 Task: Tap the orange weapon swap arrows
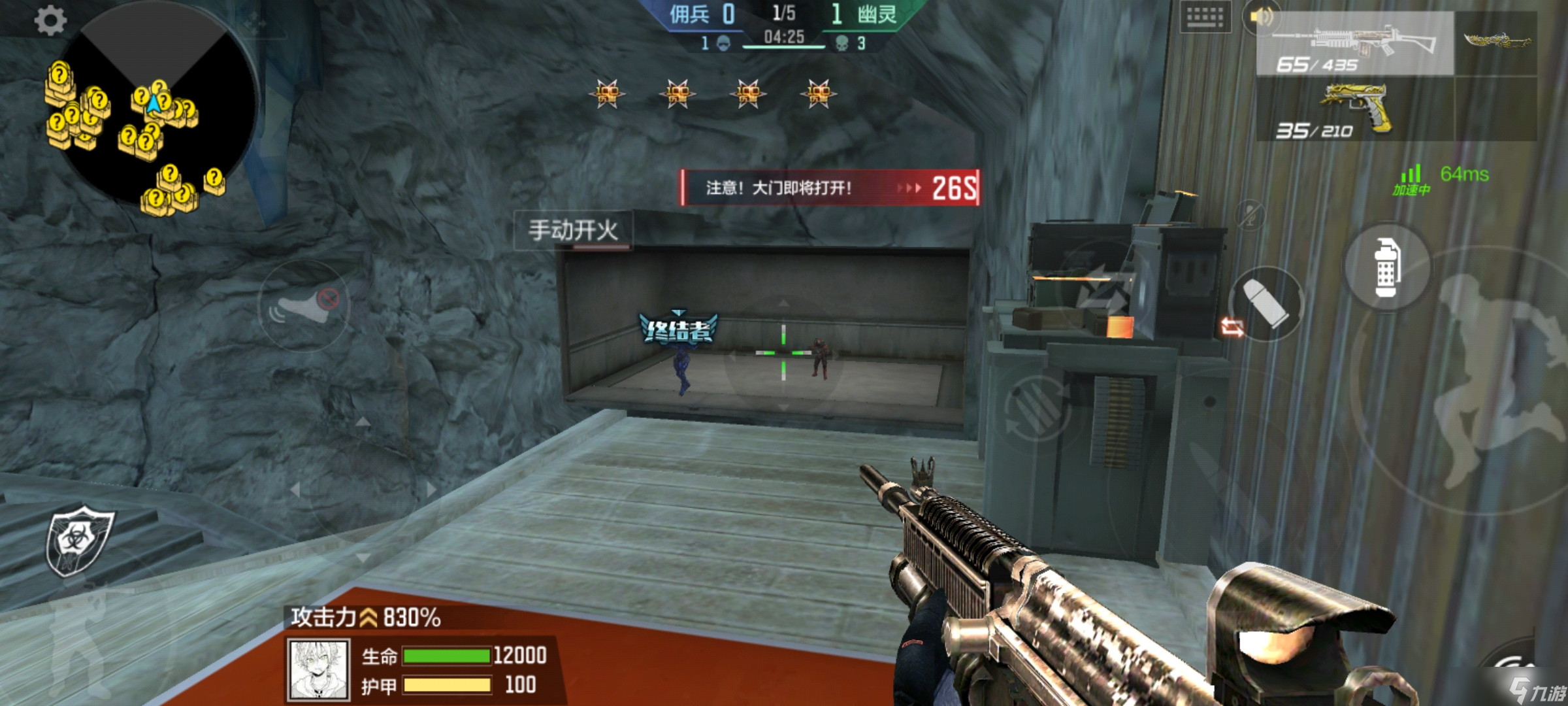pos(1232,327)
